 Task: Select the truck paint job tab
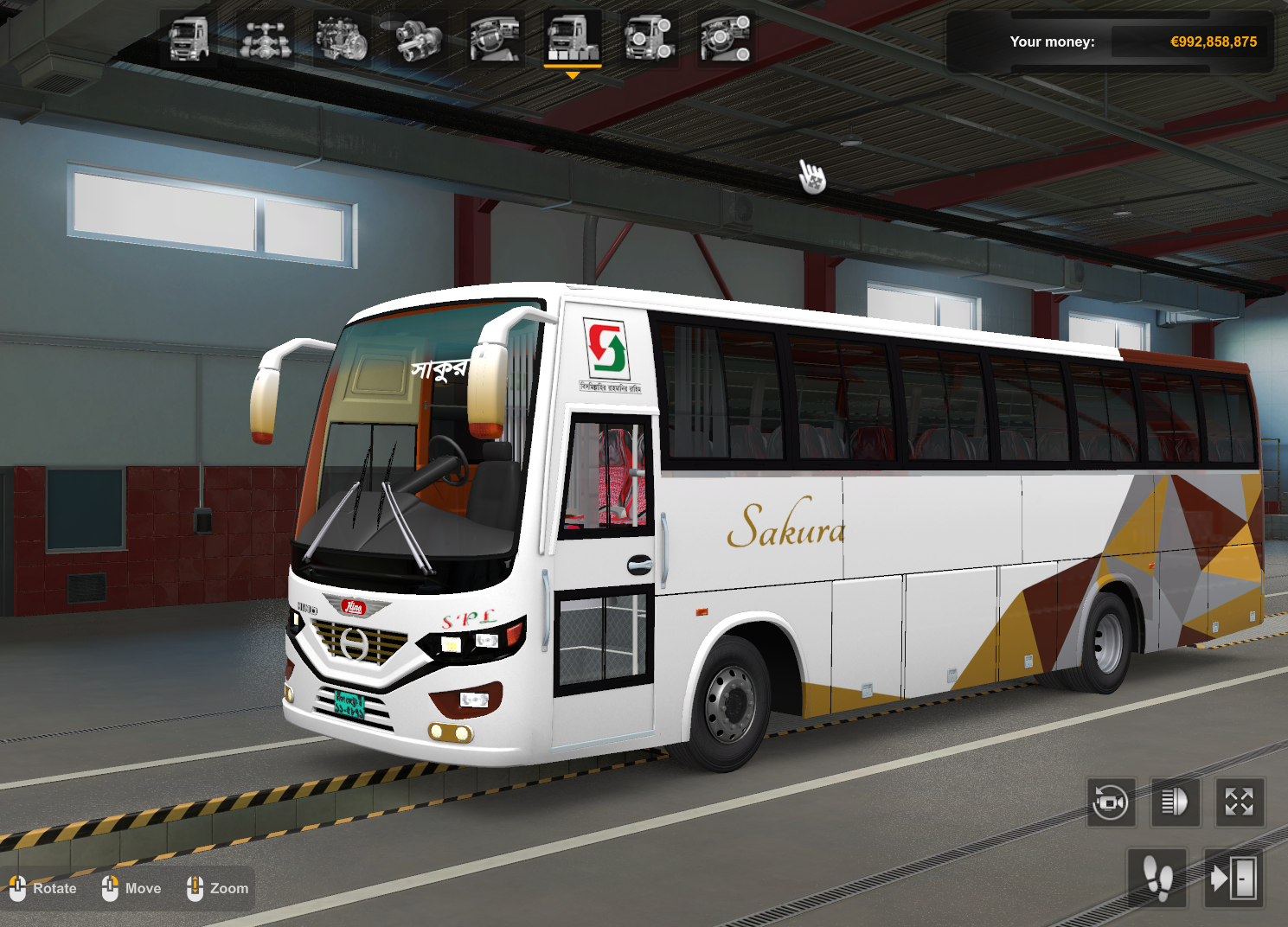(572, 39)
